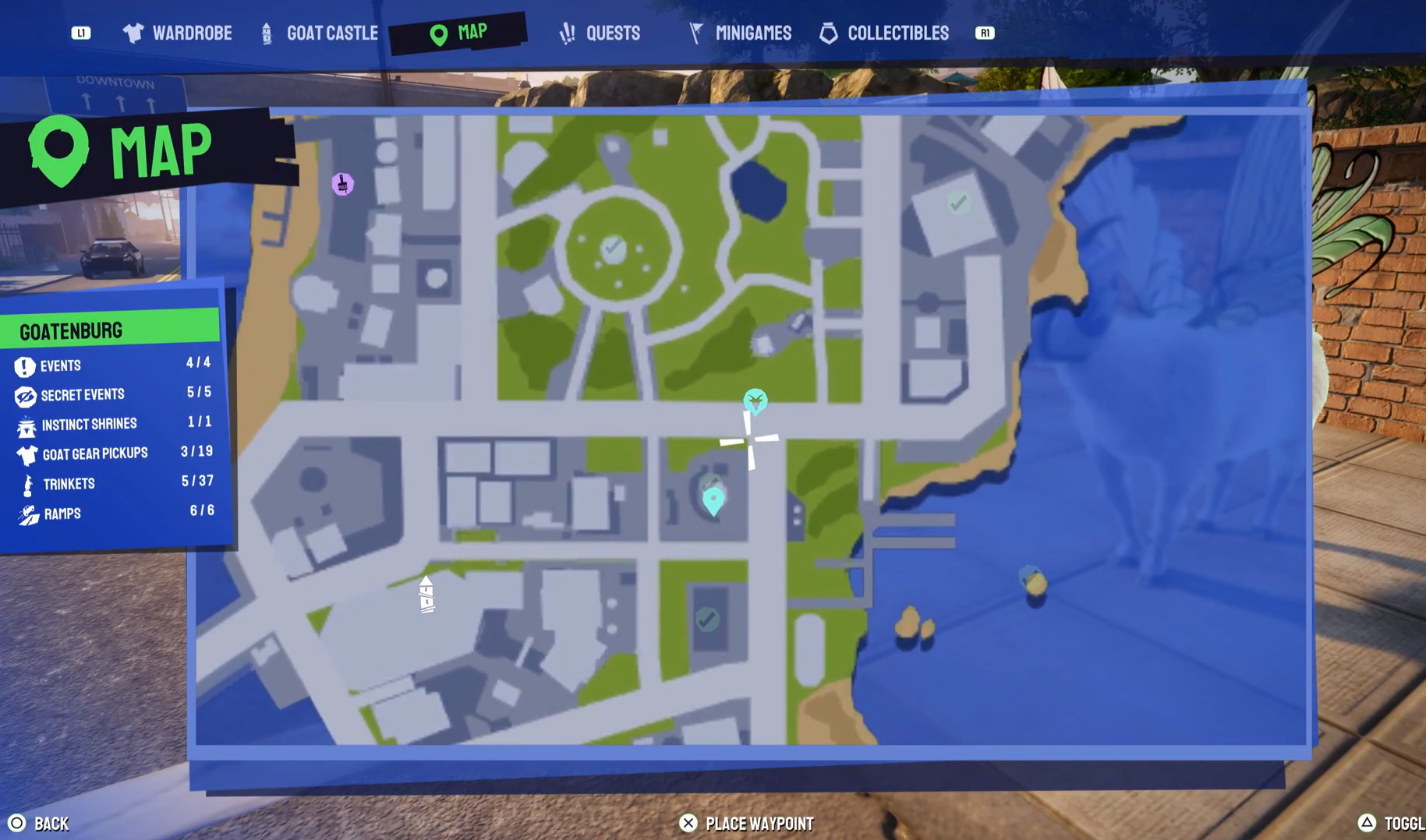The height and width of the screenshot is (840, 1426).
Task: Select the Trinkets statue icon
Action: tap(25, 483)
